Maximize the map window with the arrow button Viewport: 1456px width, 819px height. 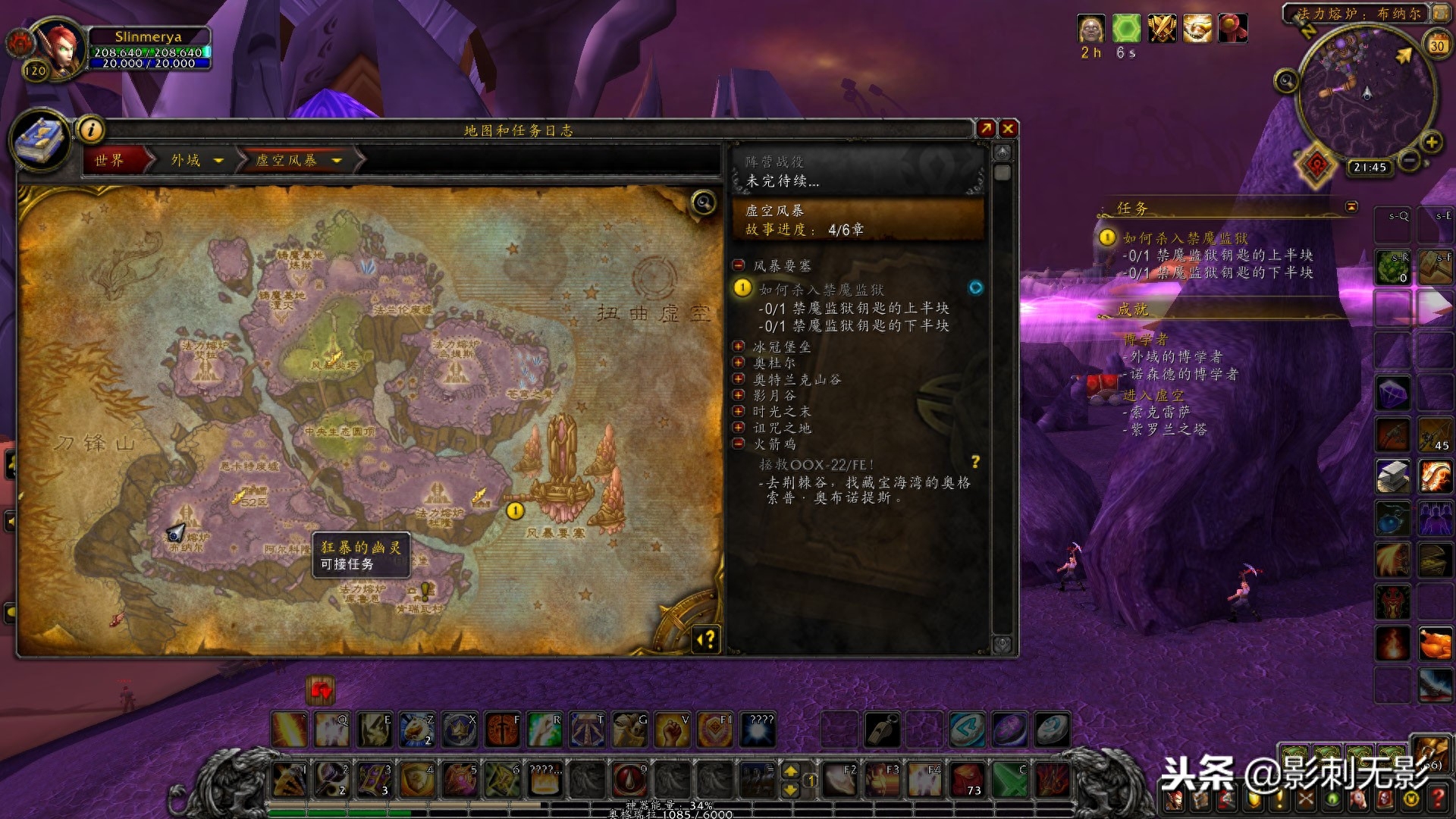coord(986,129)
